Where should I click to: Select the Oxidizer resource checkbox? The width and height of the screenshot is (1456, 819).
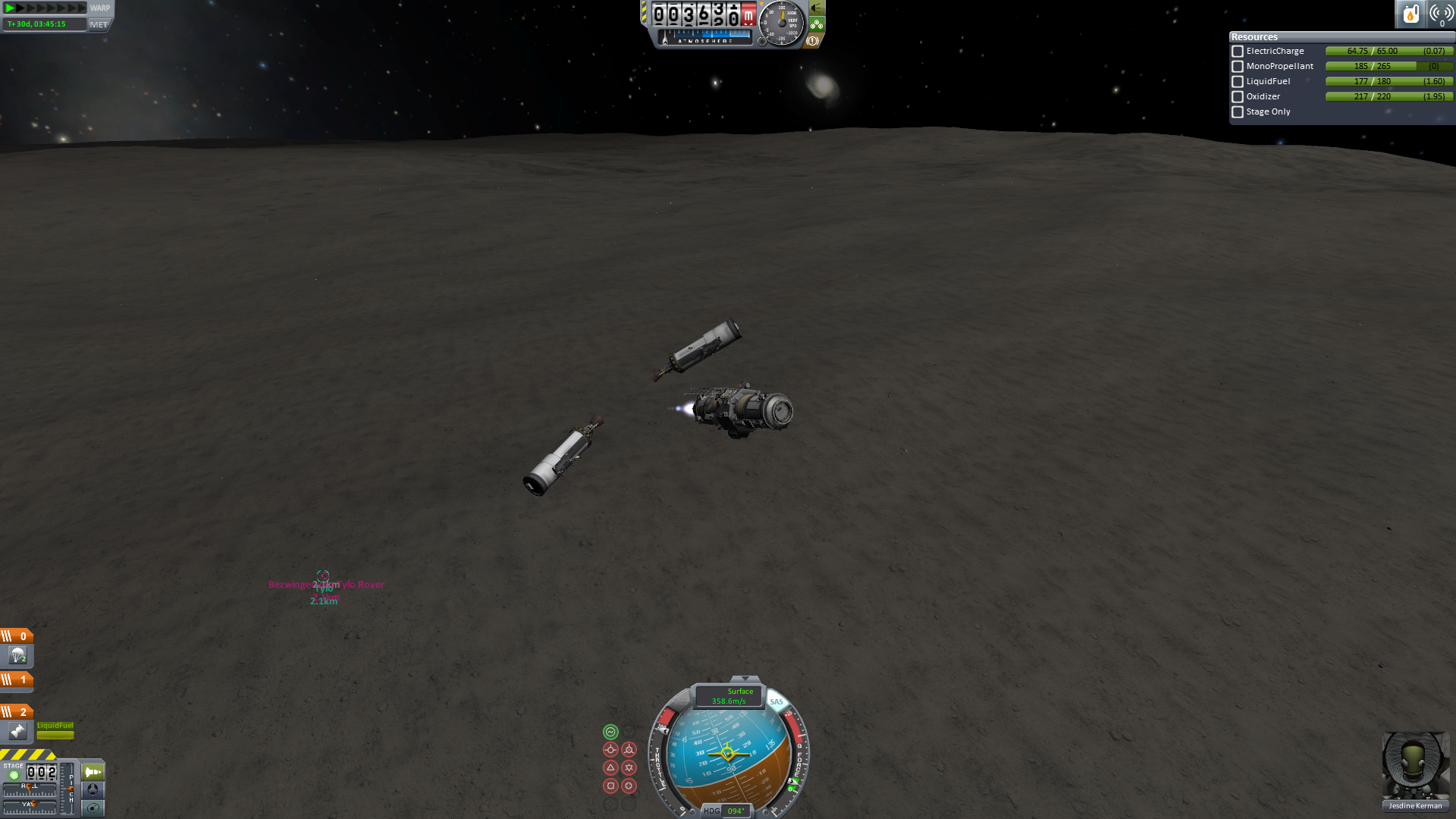point(1238,97)
